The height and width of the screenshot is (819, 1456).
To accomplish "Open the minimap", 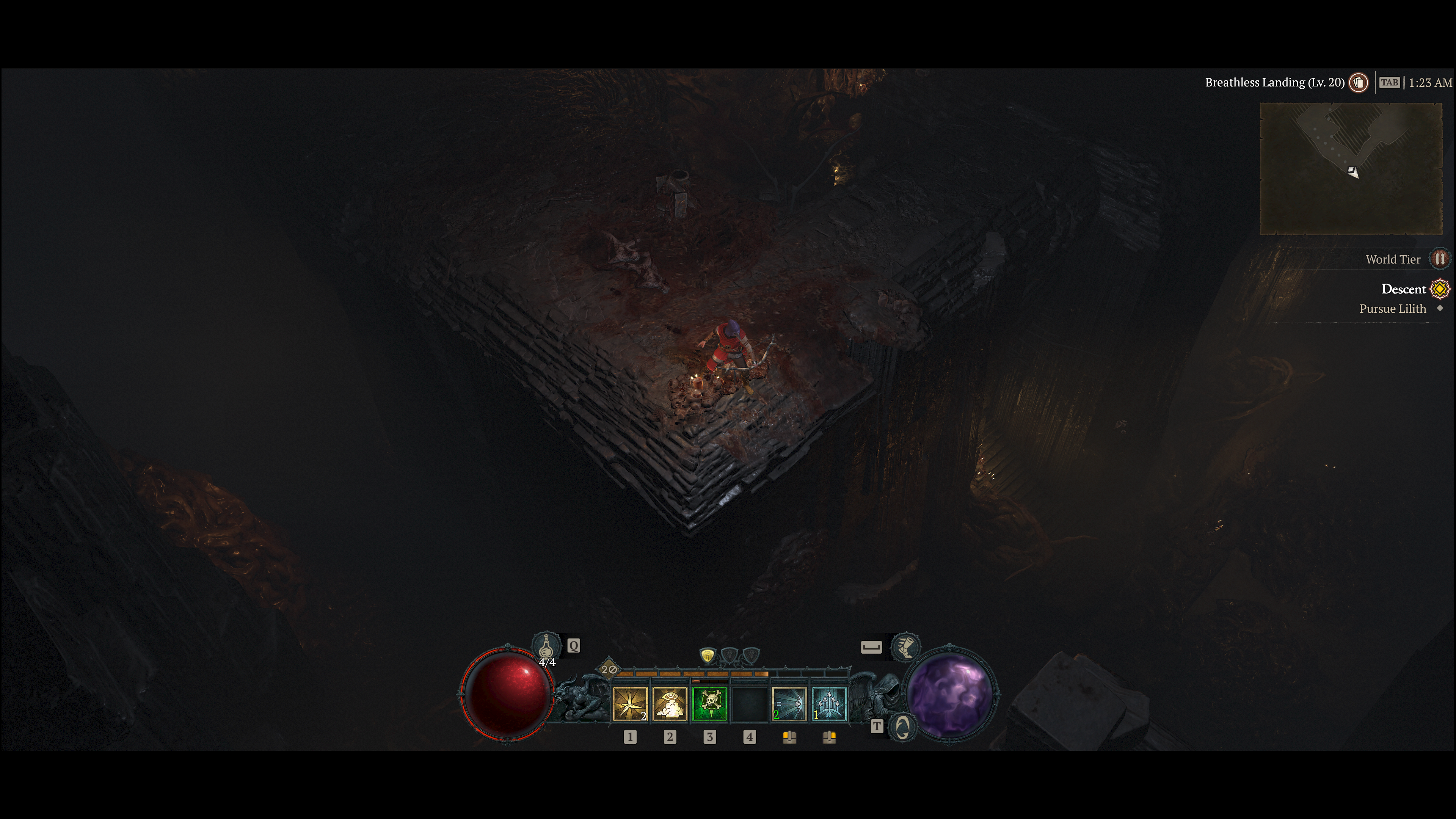I will tap(1351, 168).
